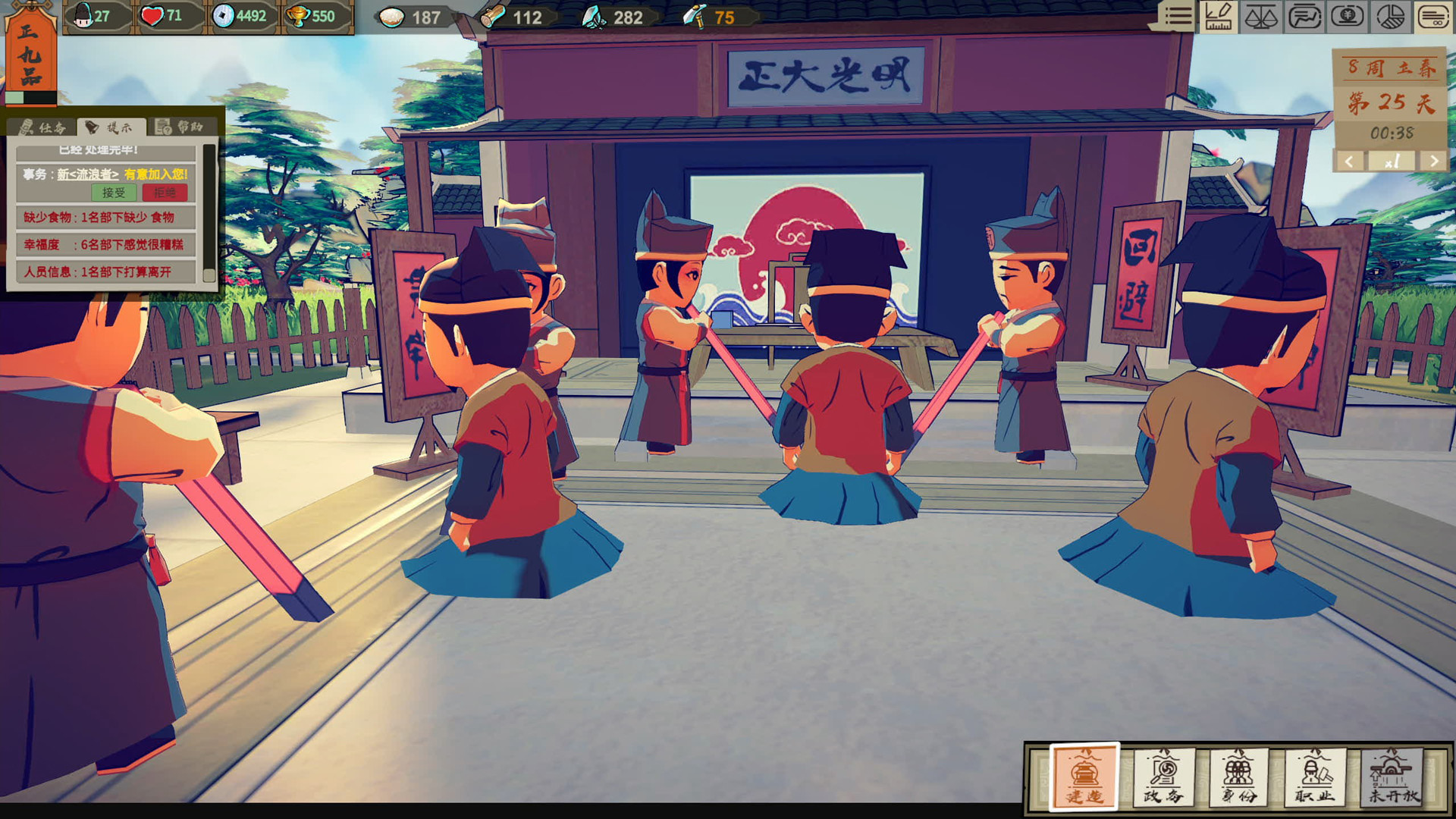Select the 政务 (government affairs) icon
1456x819 pixels.
click(1162, 774)
